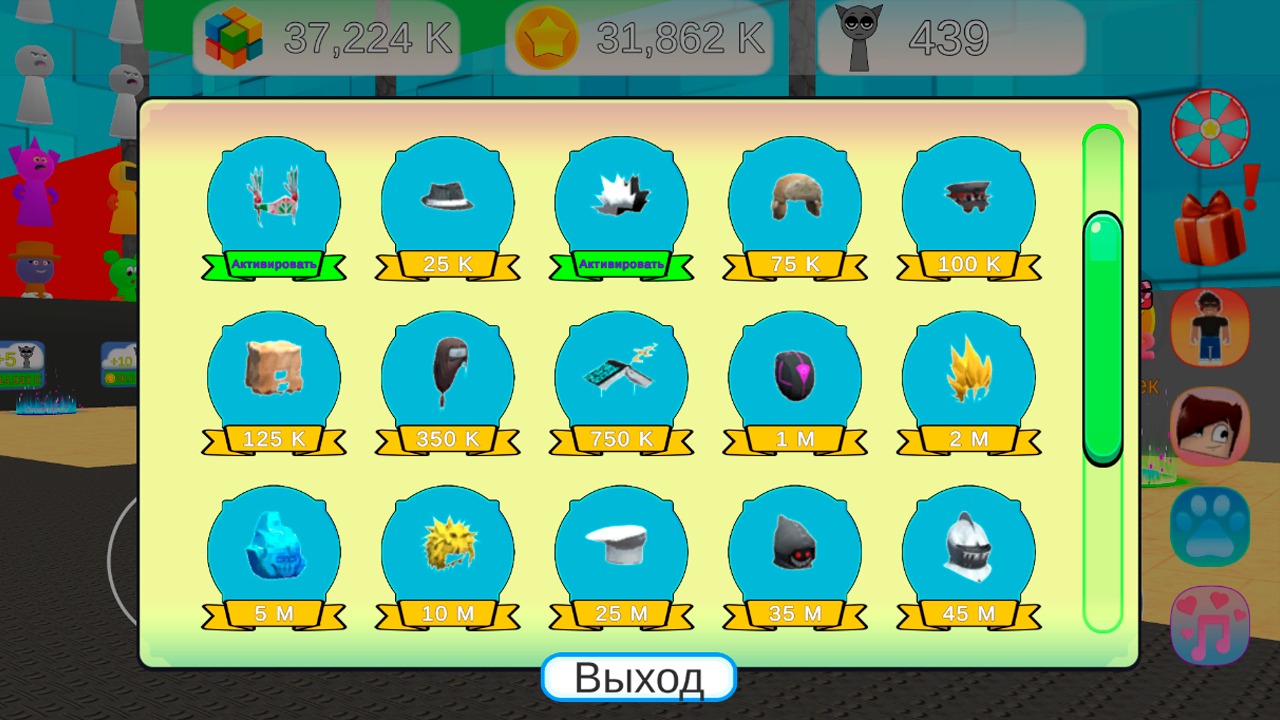Choose the ice crystal hat at 5 M
Image resolution: width=1280 pixels, height=720 pixels.
[274, 612]
